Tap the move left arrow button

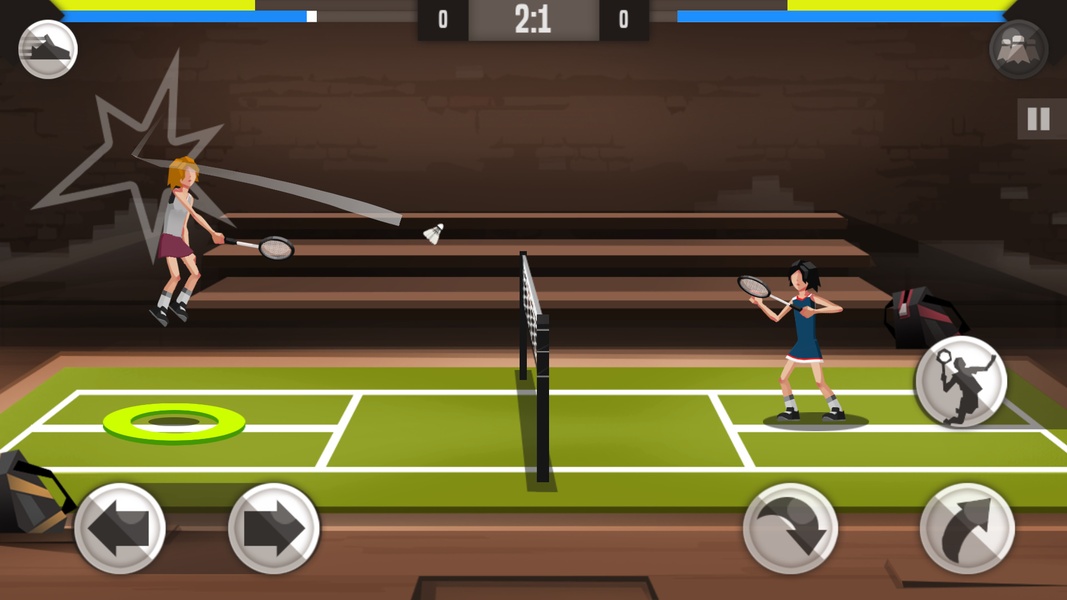coord(120,528)
